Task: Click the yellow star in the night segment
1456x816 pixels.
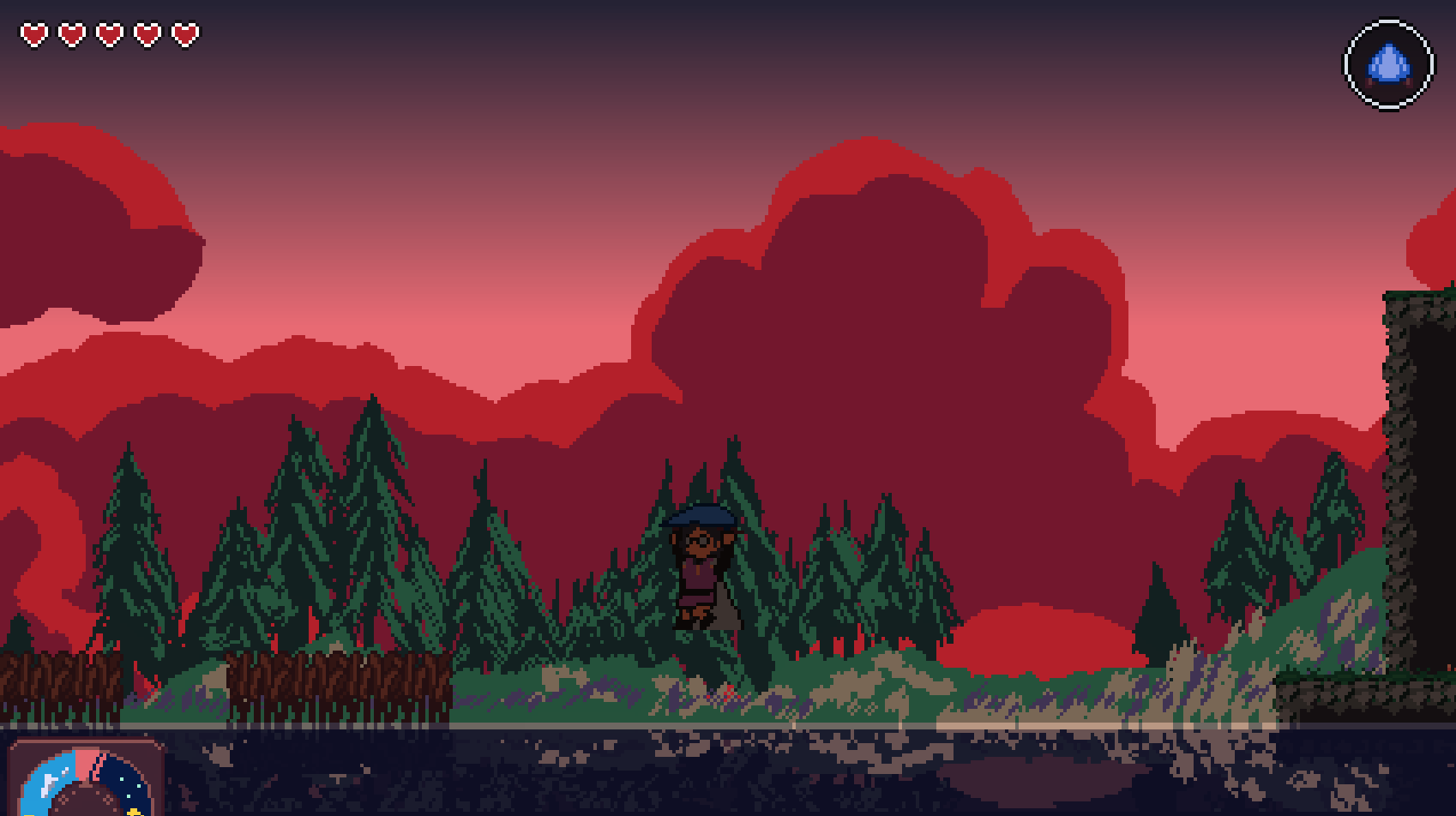Action: click(134, 812)
